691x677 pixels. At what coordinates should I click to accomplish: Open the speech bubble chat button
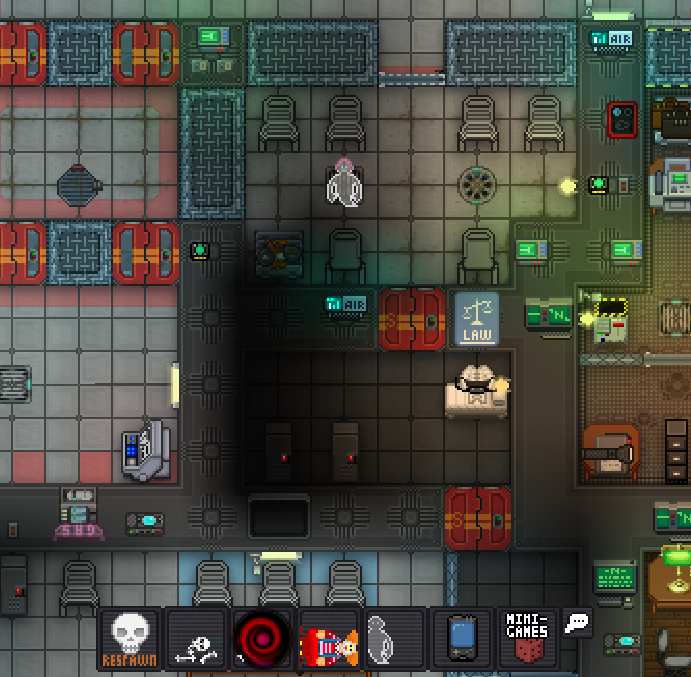tap(577, 624)
